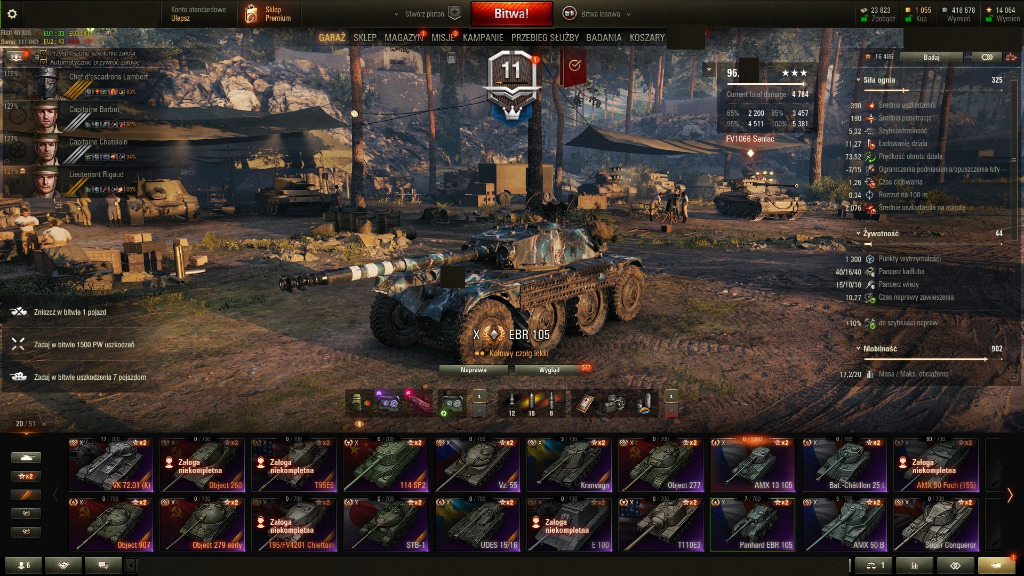Screen dimensions: 1024x576
Task: Open the KOSZARY barracks tab
Action: (x=647, y=37)
